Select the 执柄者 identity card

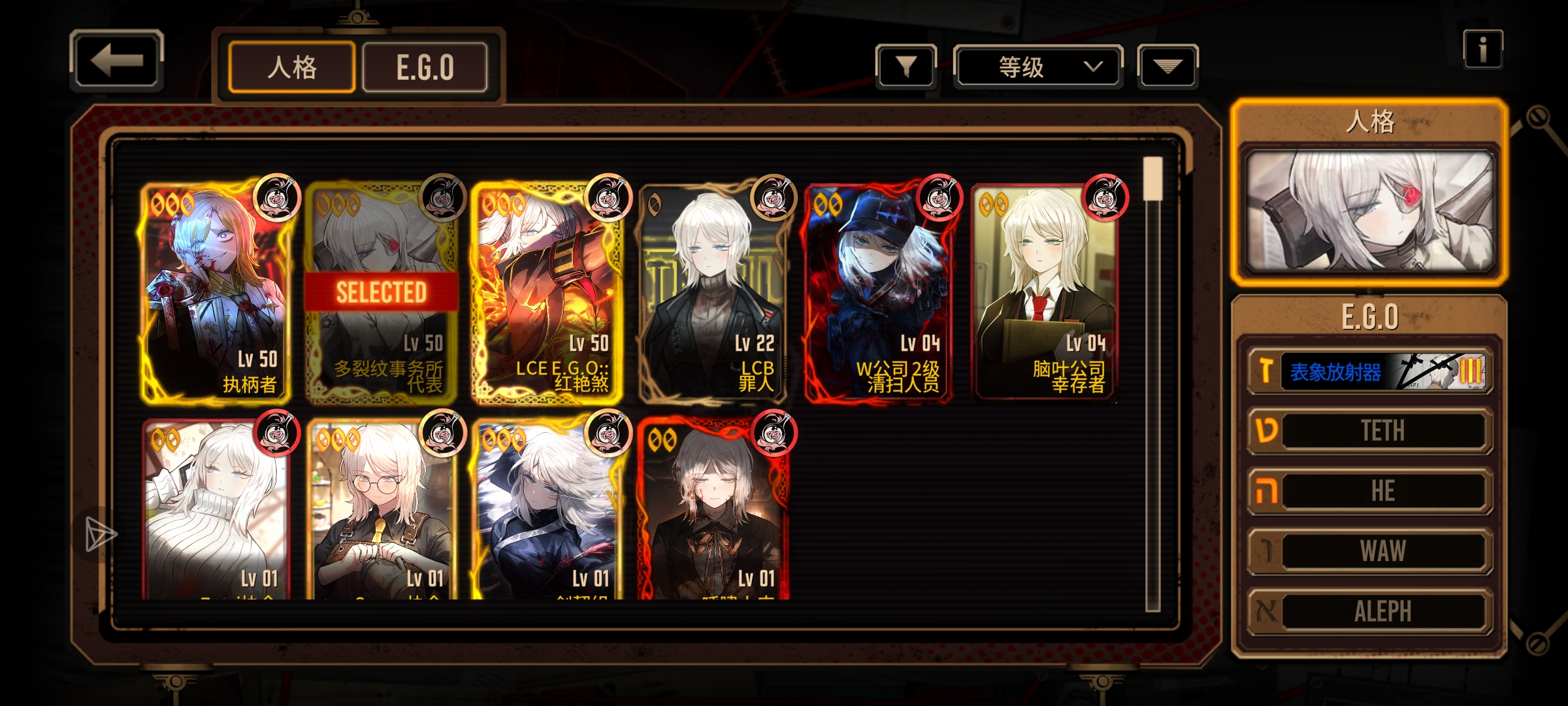[x=214, y=292]
